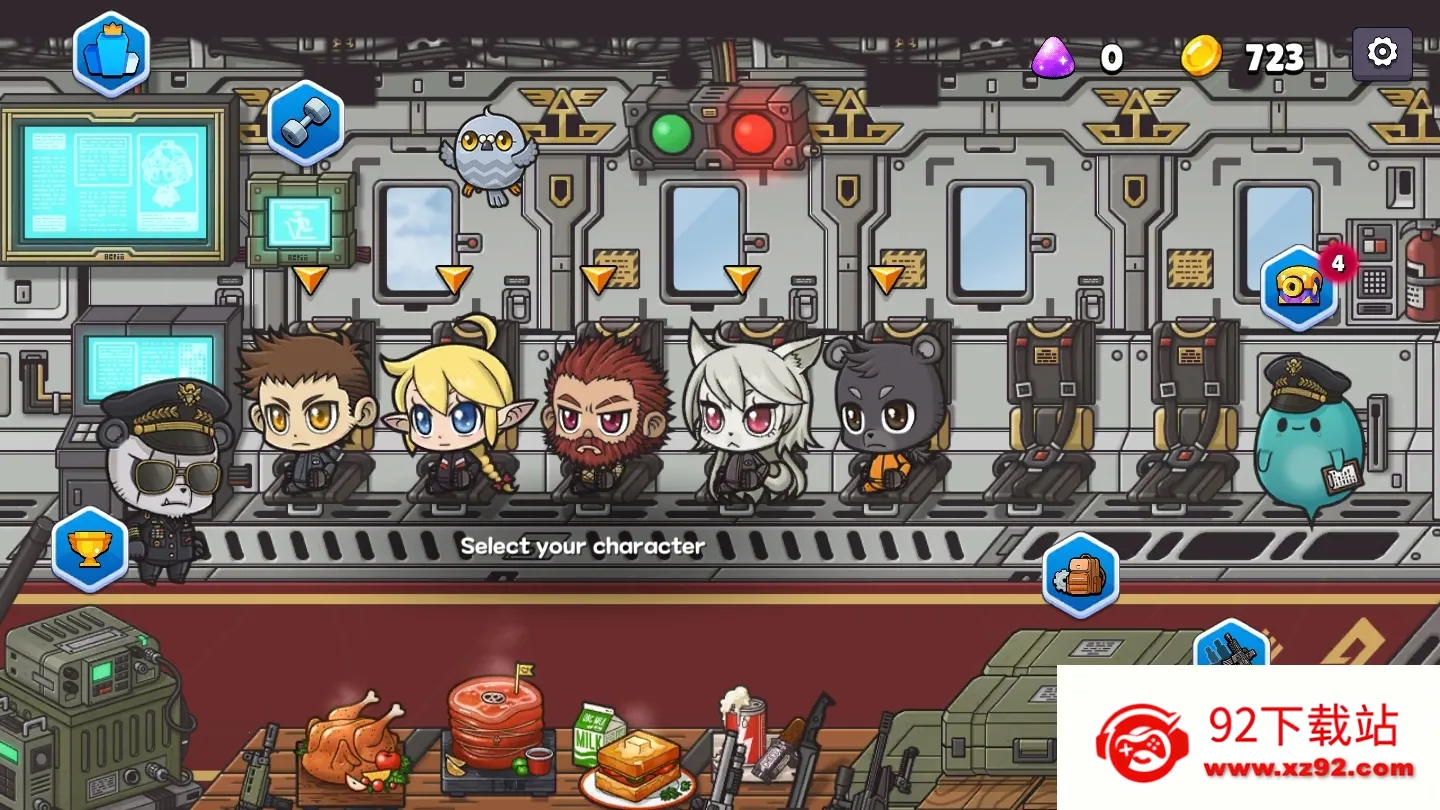Viewport: 1440px width, 810px height.
Task: Click the purple gem currency icon
Action: click(x=1053, y=57)
